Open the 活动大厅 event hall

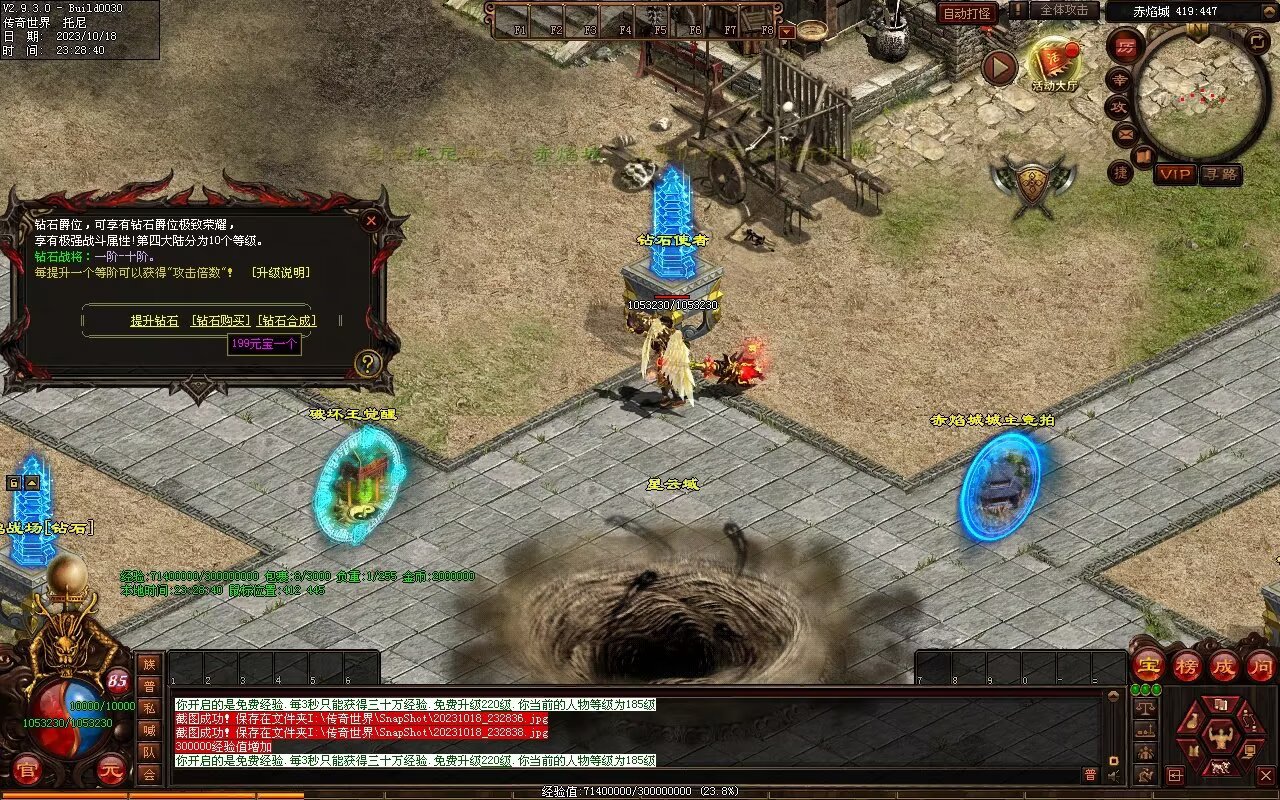[x=1055, y=64]
